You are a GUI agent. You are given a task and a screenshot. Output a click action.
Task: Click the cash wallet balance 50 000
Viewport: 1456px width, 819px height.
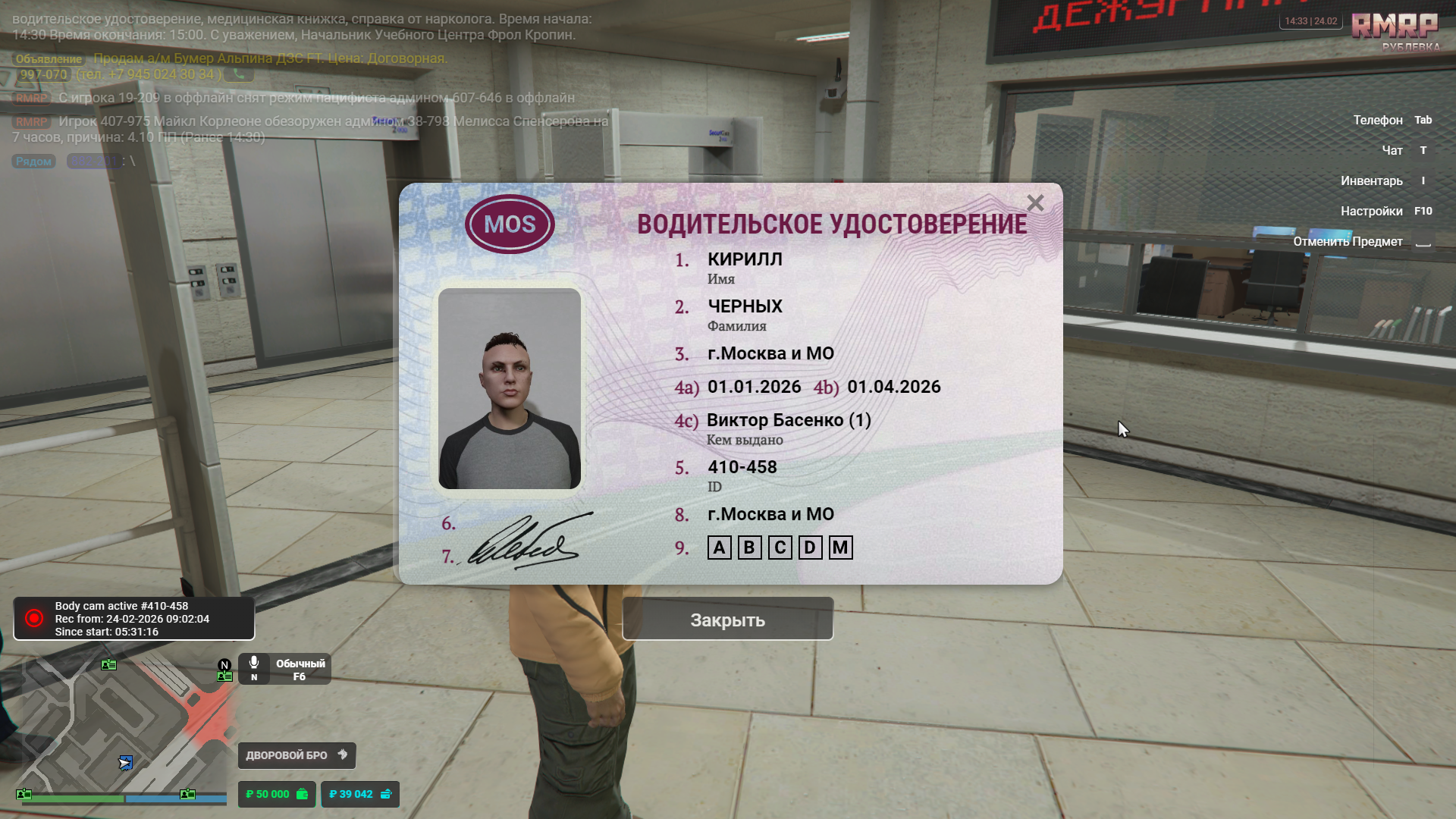click(276, 794)
